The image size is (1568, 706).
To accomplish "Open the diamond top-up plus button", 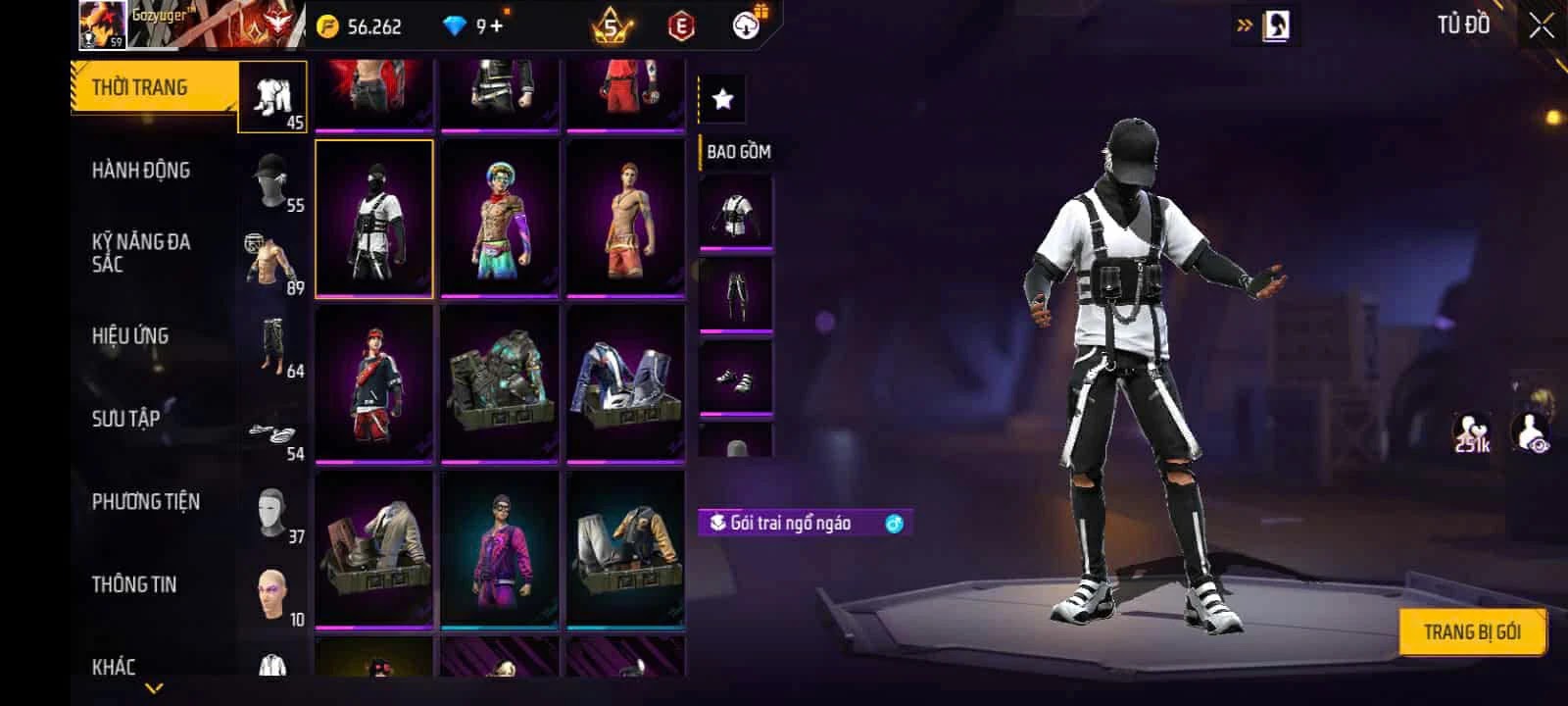I will [x=497, y=26].
